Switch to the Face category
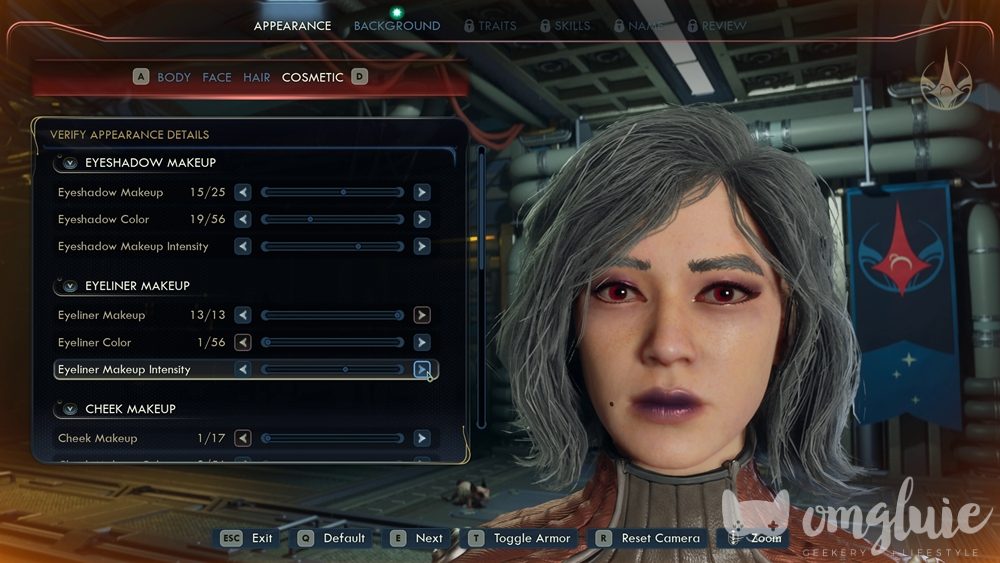The height and width of the screenshot is (563, 1000). tap(216, 77)
